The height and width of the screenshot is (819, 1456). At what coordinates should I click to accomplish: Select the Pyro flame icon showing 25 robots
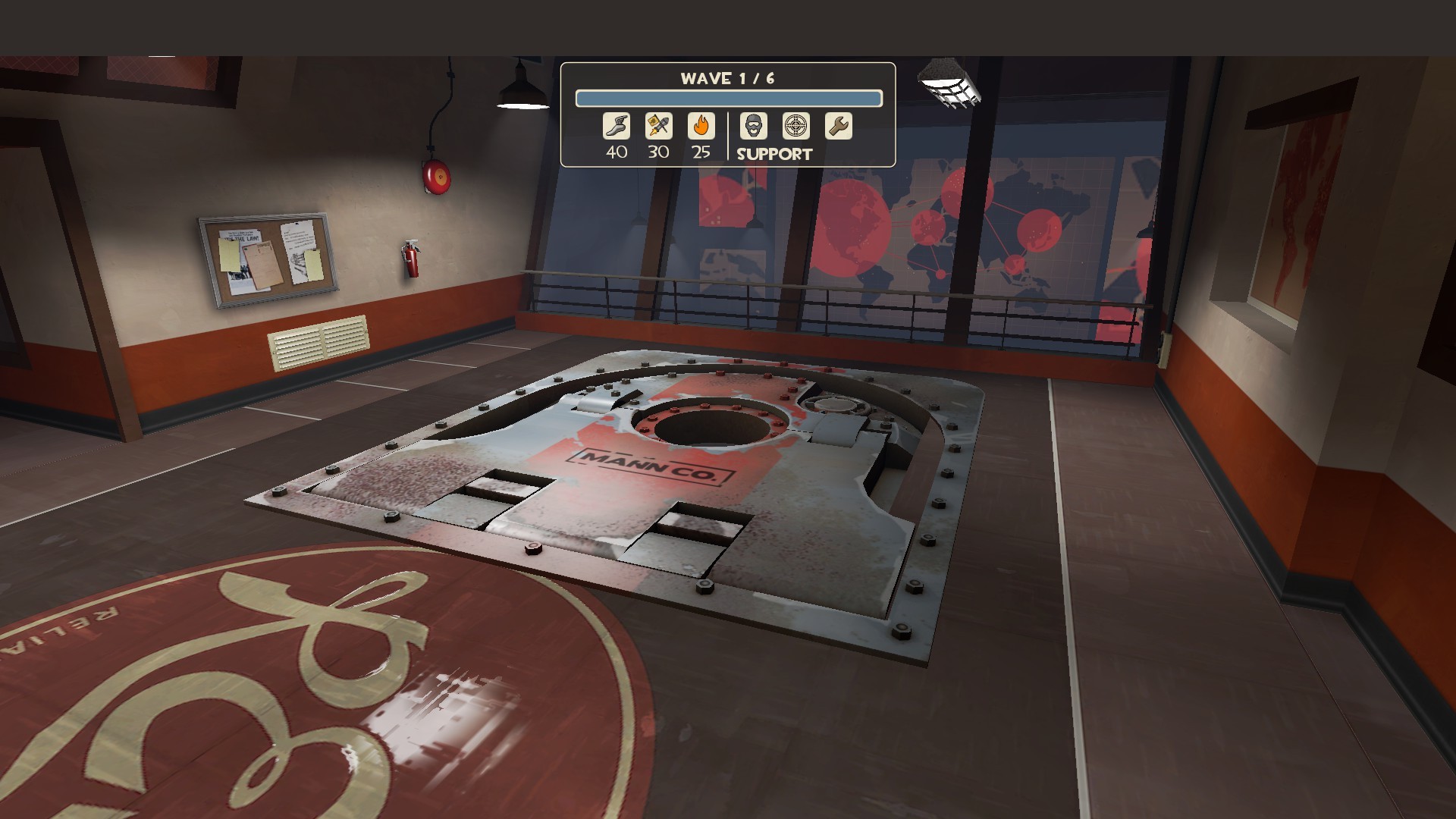(x=701, y=126)
